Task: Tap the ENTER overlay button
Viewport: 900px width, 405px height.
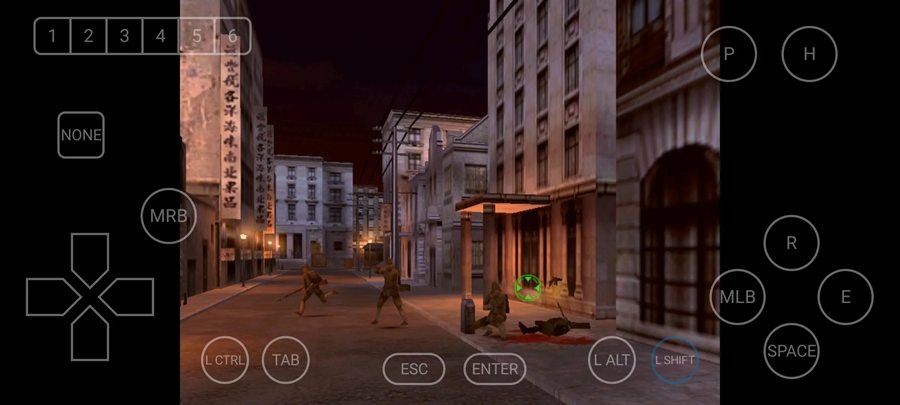Action: point(495,369)
